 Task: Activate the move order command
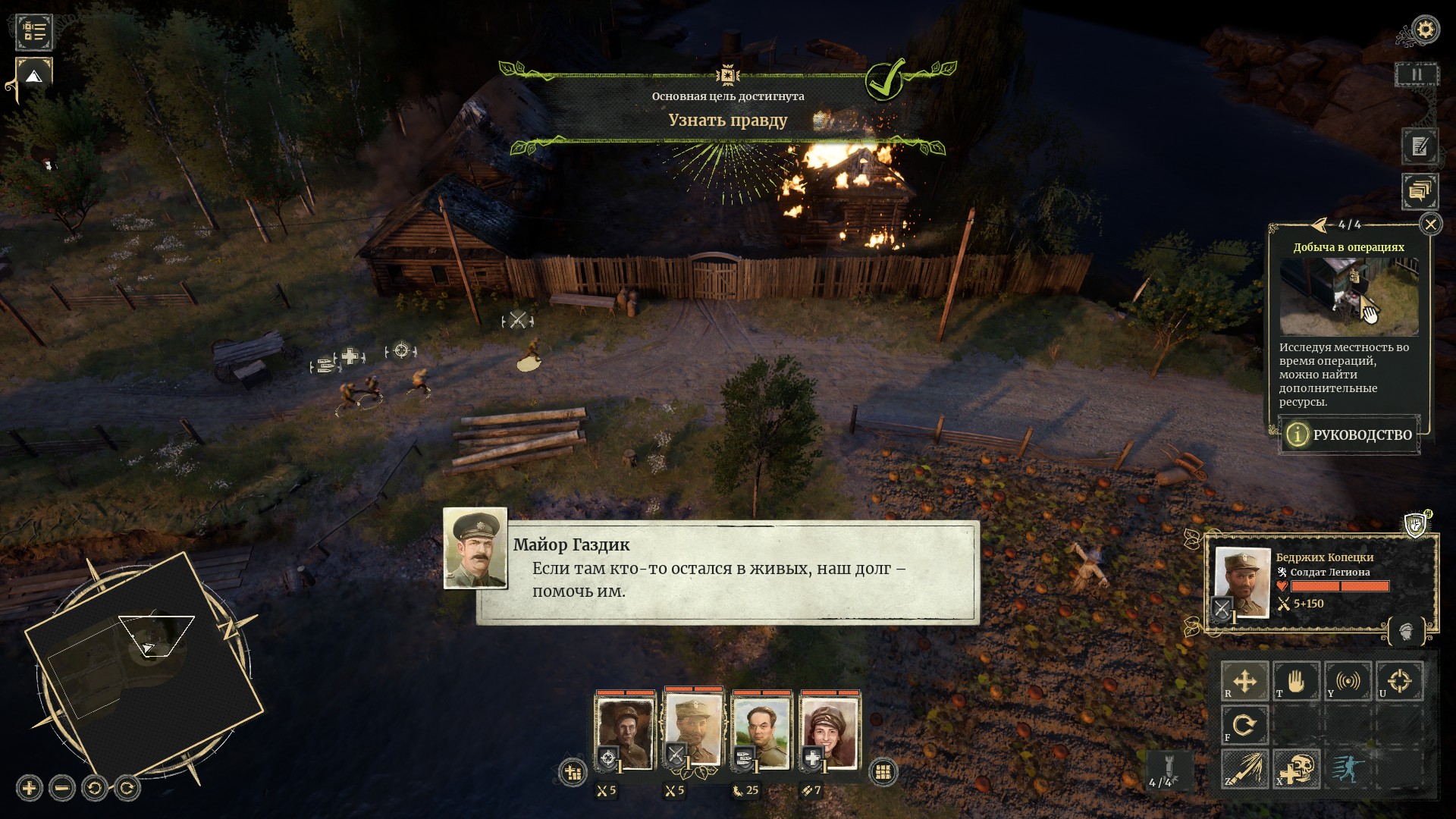pos(1244,681)
